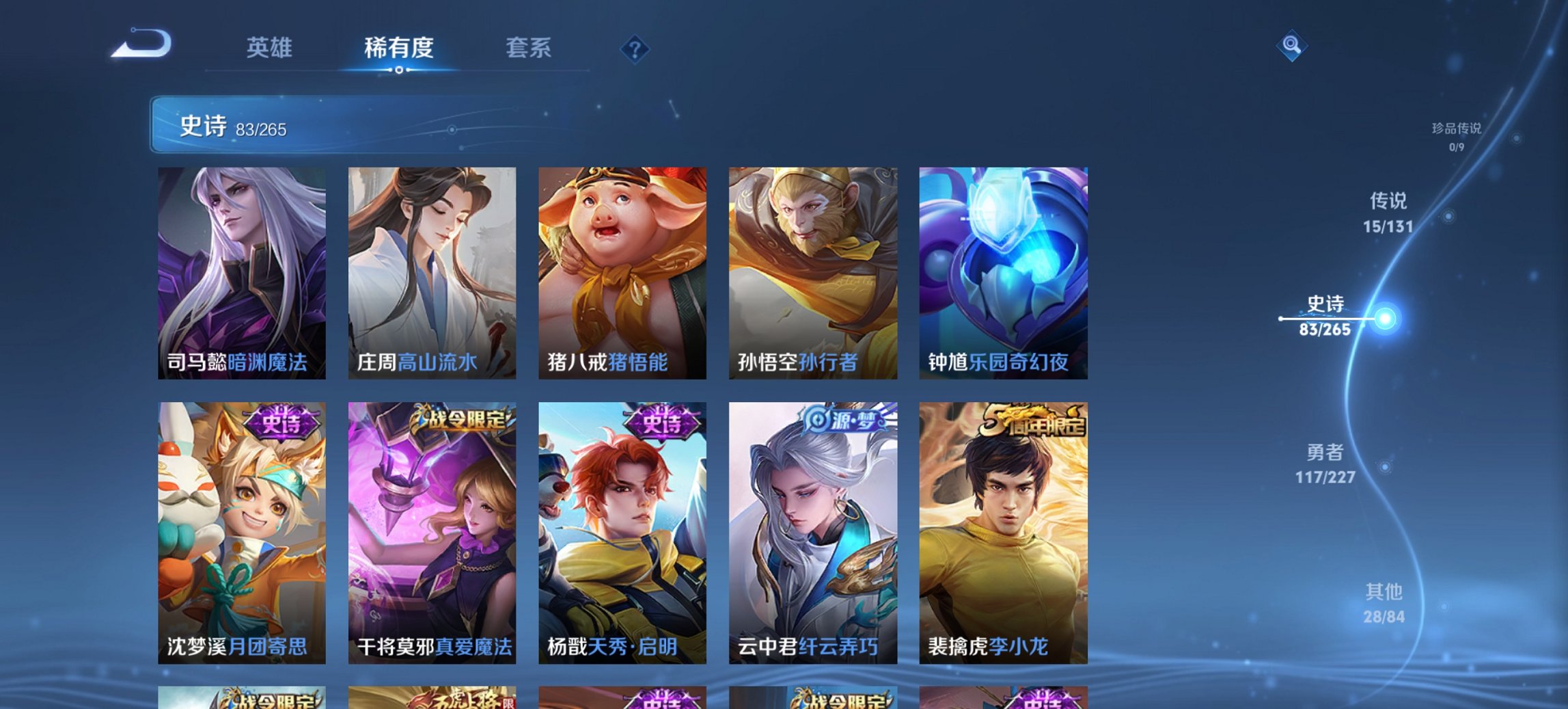This screenshot has height=709, width=1568.
Task: Select 孙悟空's 孙行者 skin
Action: (x=813, y=273)
